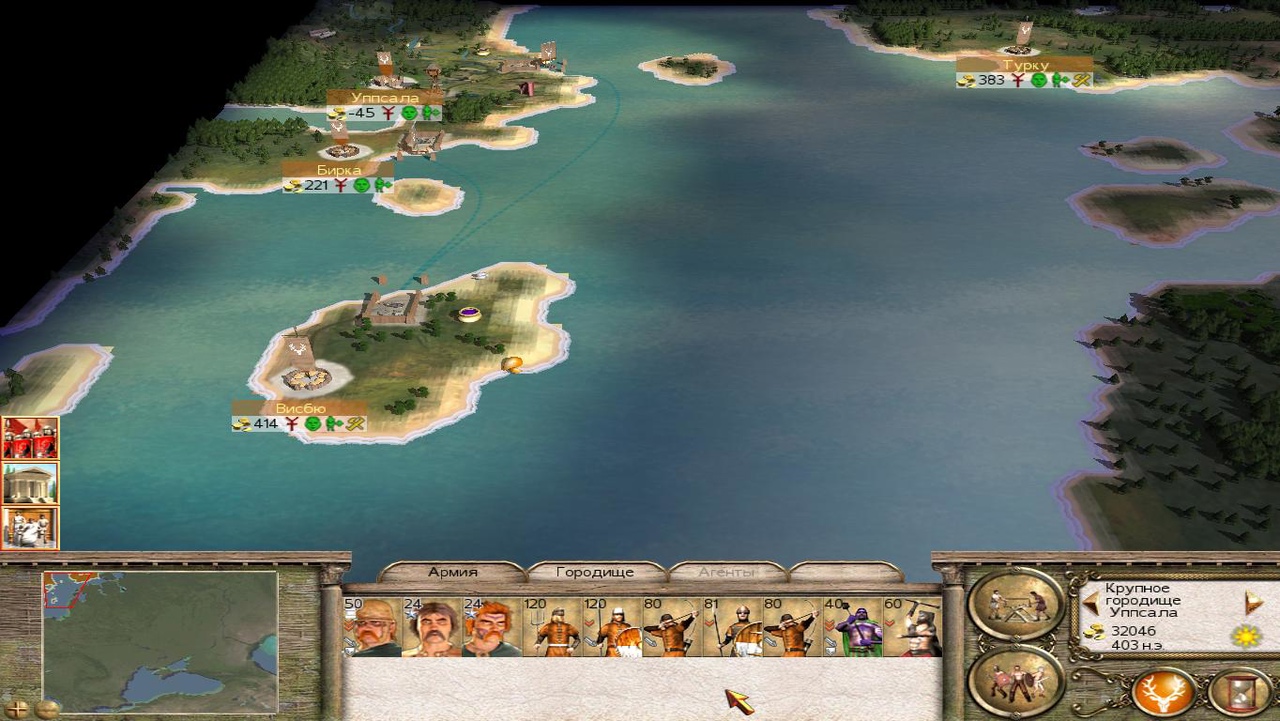Select the 81-man spearman unit card
This screenshot has height=721, width=1280.
click(732, 627)
